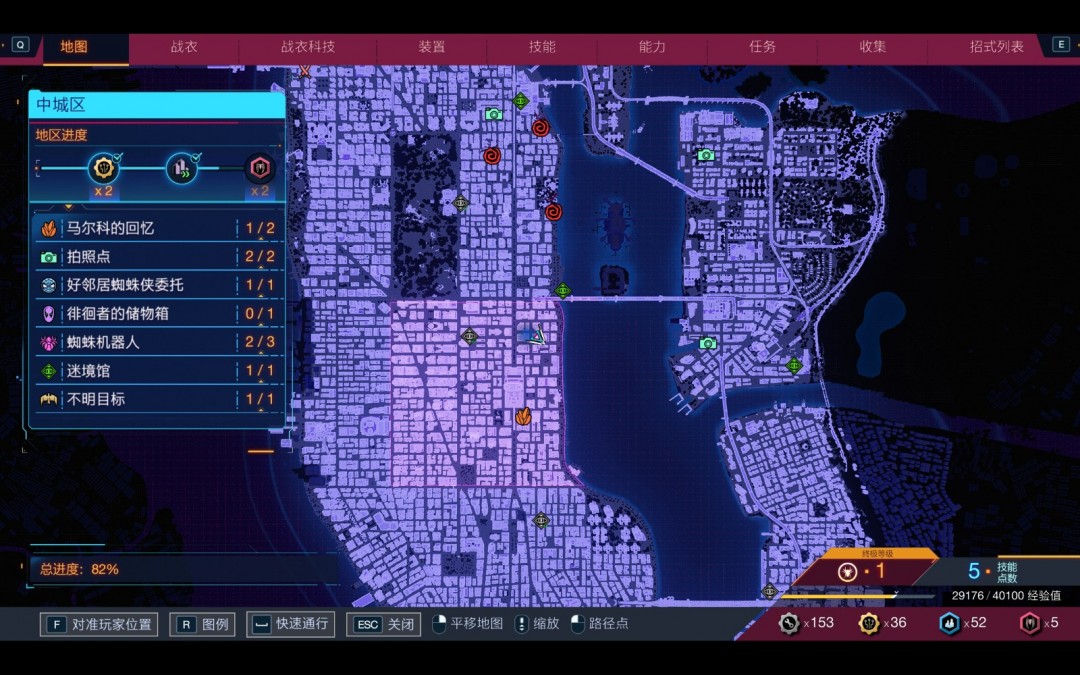This screenshot has height=675, width=1080.
Task: Open the 图例 legend
Action: point(204,625)
